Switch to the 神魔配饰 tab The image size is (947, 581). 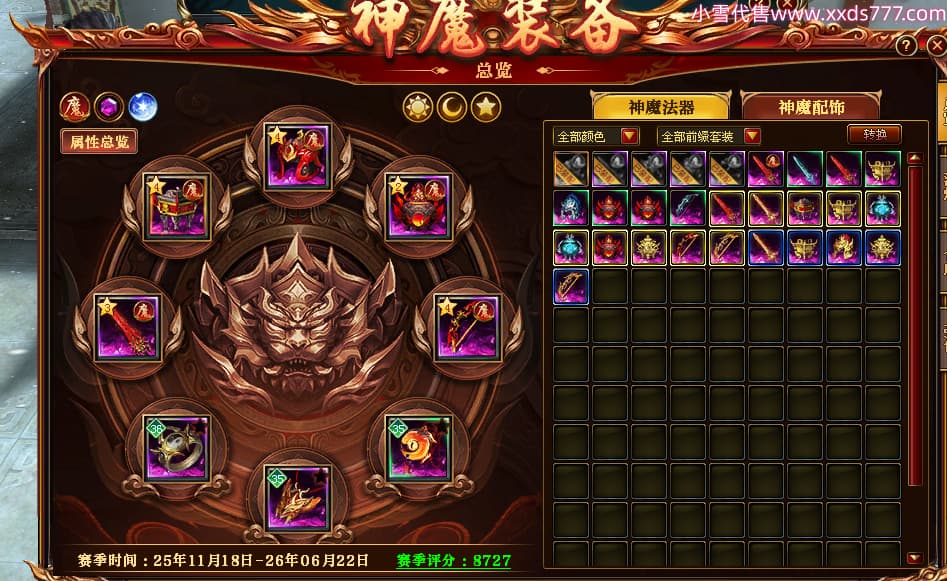(x=810, y=106)
